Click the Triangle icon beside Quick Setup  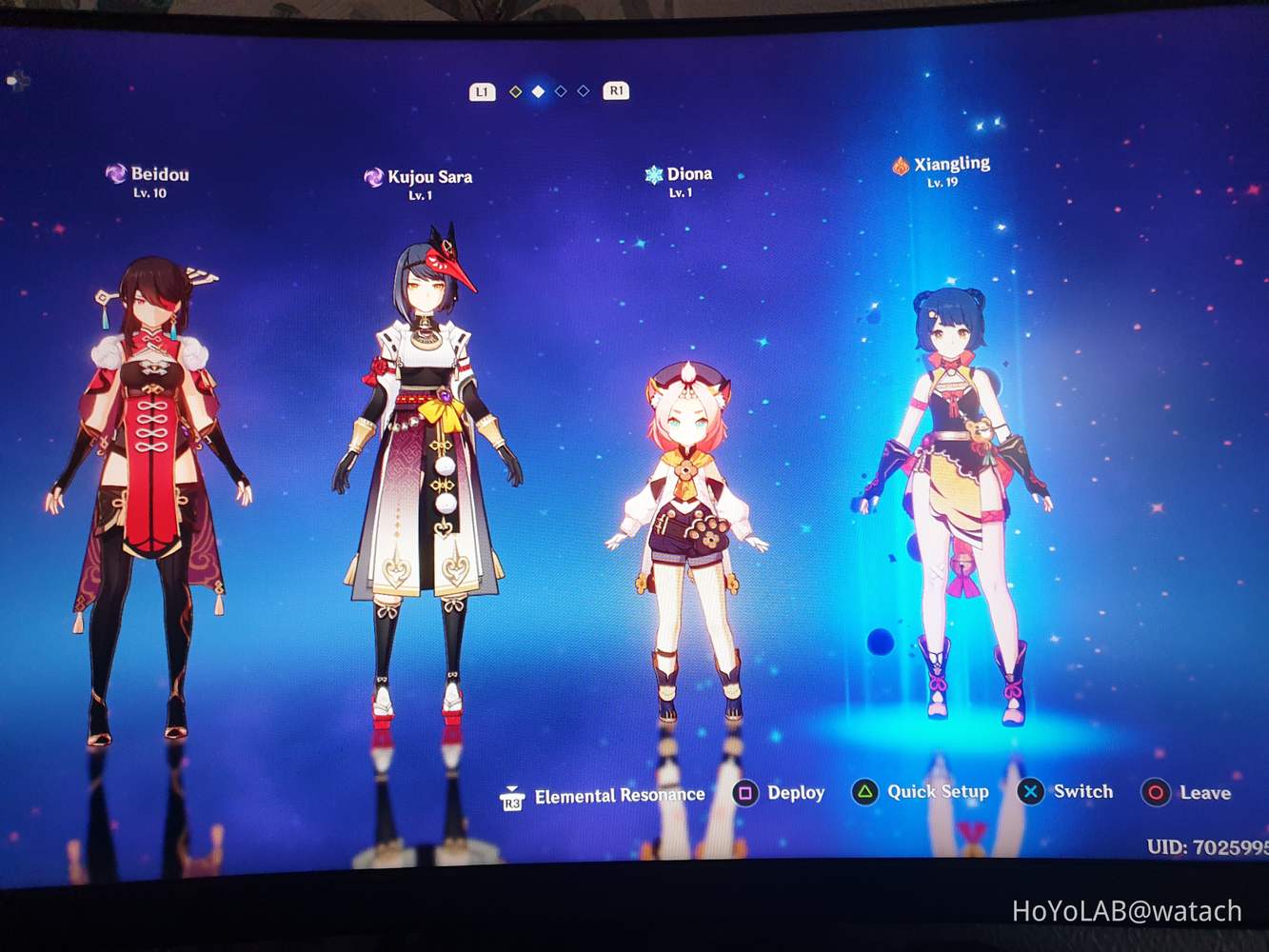pos(864,791)
